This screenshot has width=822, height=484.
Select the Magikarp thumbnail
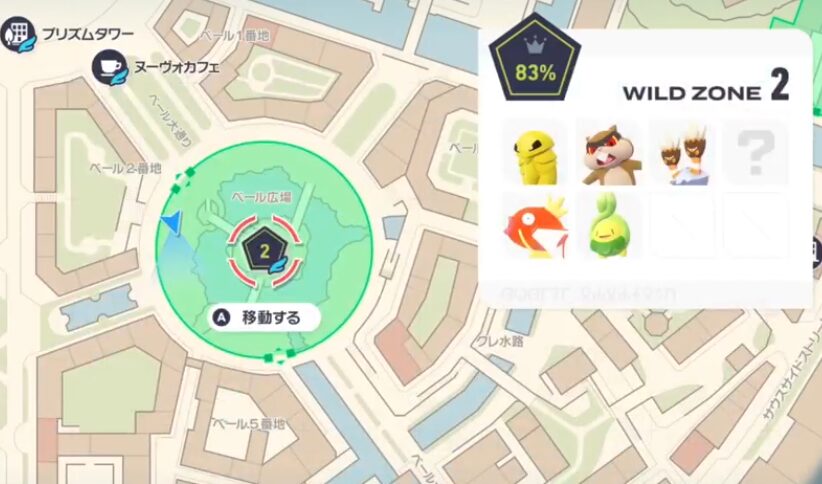(534, 226)
